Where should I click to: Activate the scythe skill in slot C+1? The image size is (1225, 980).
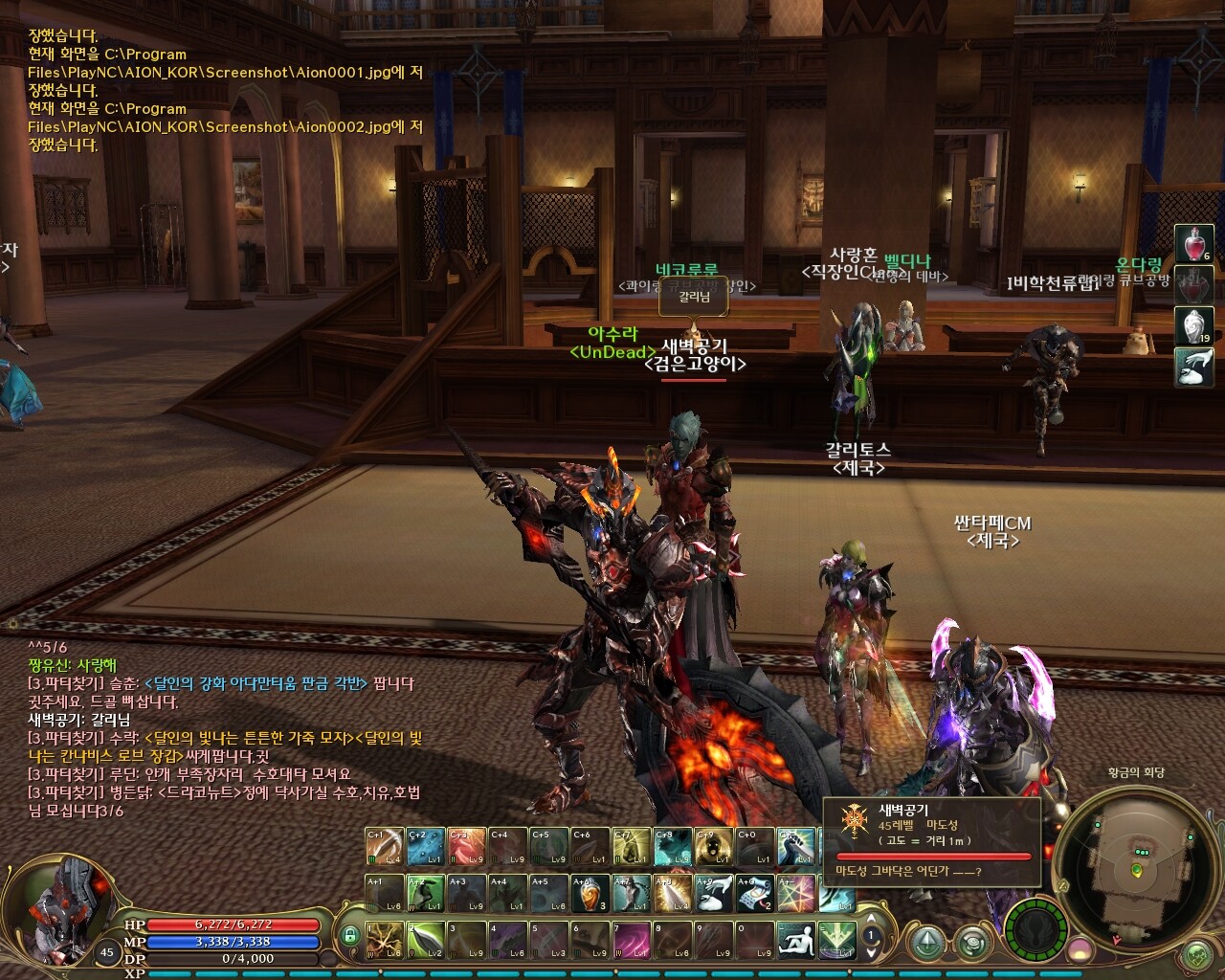385,846
